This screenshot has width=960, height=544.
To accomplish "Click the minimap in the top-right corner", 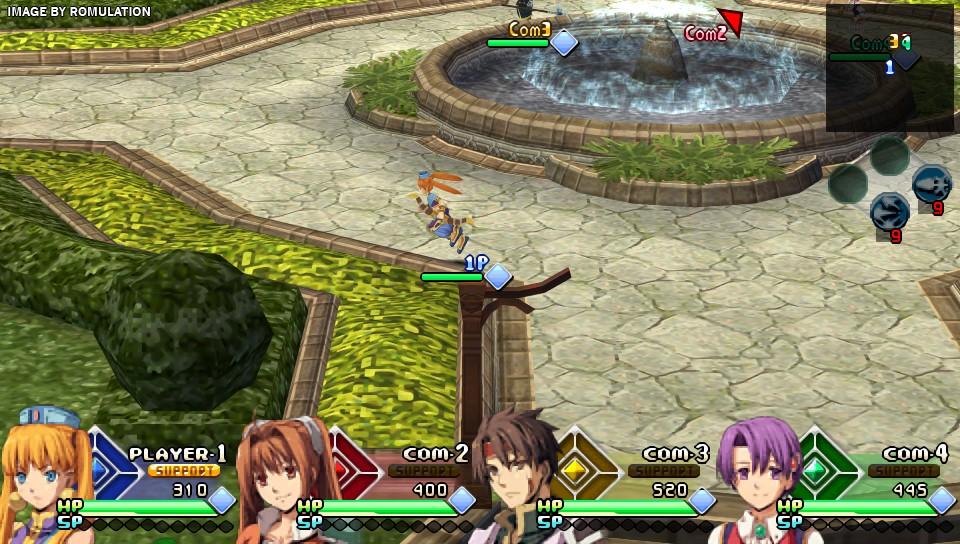I will pyautogui.click(x=889, y=68).
